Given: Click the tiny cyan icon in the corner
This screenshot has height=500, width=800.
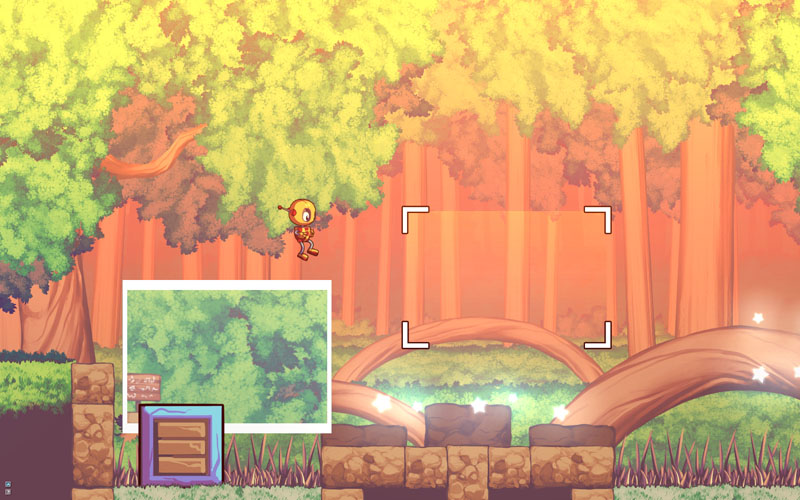Looking at the screenshot, I should point(8,484).
